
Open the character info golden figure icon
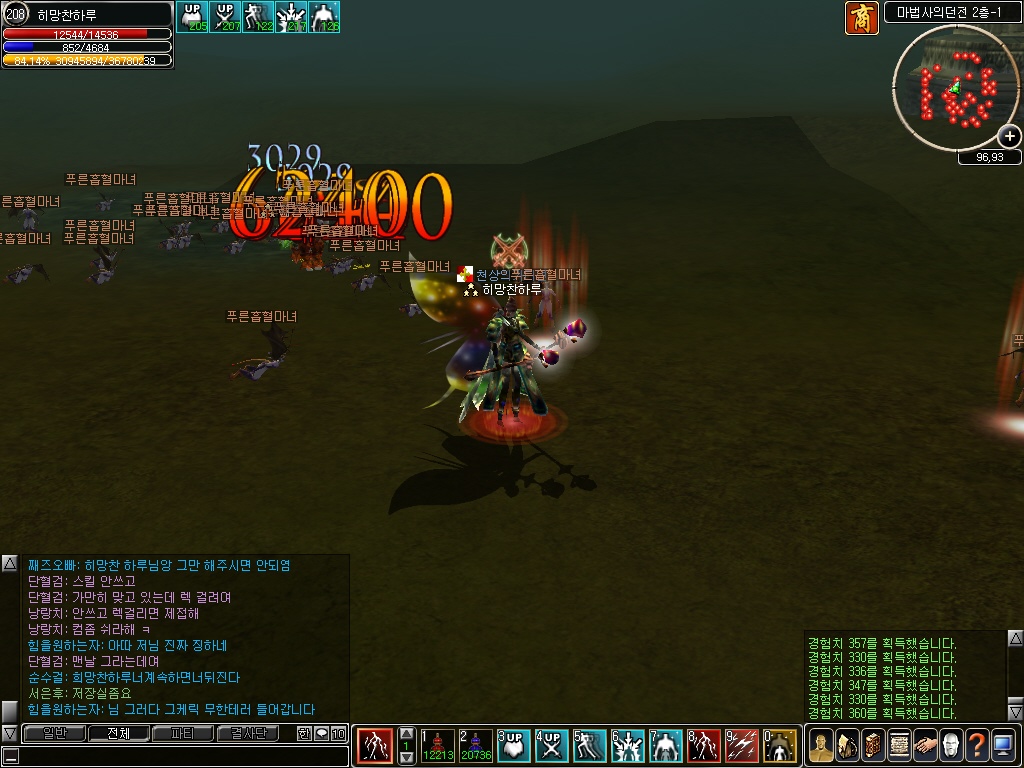[821, 746]
